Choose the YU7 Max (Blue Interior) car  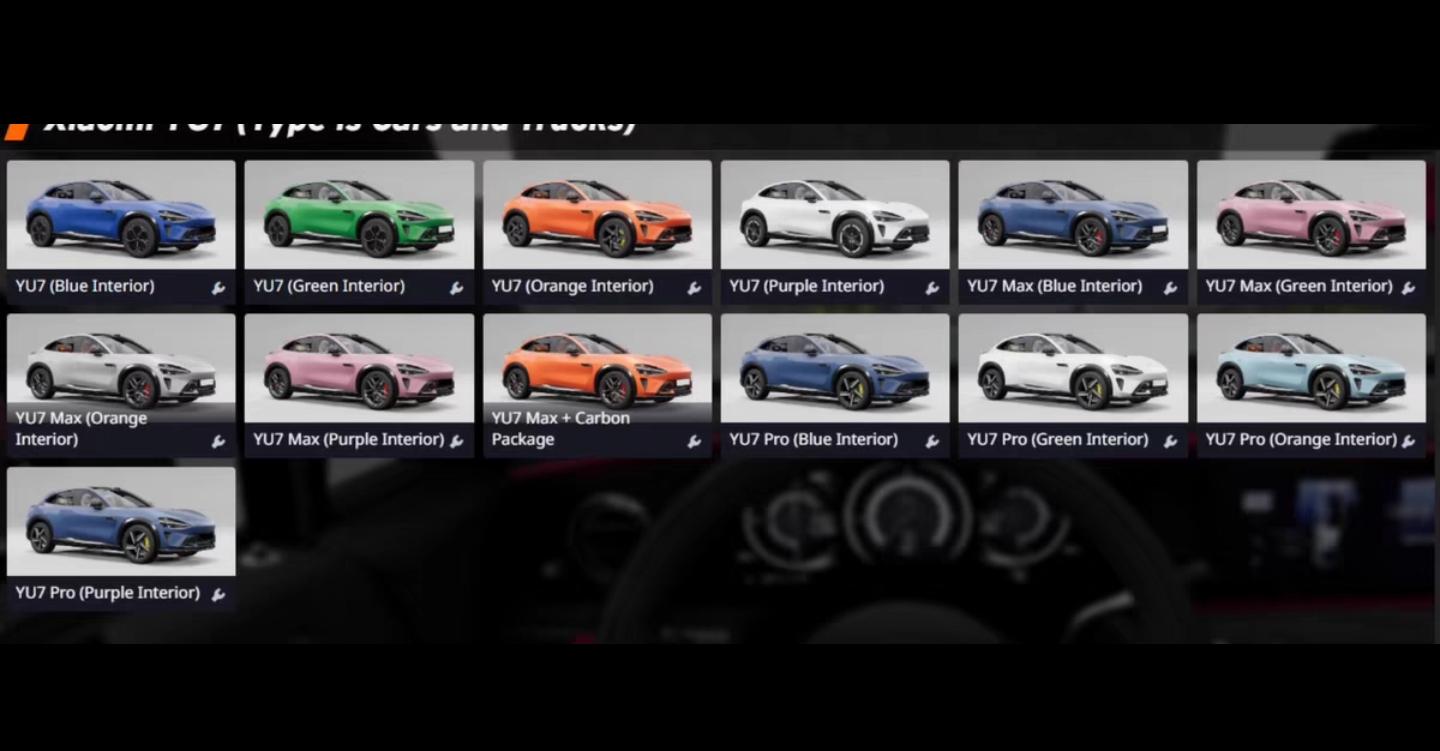[1073, 216]
